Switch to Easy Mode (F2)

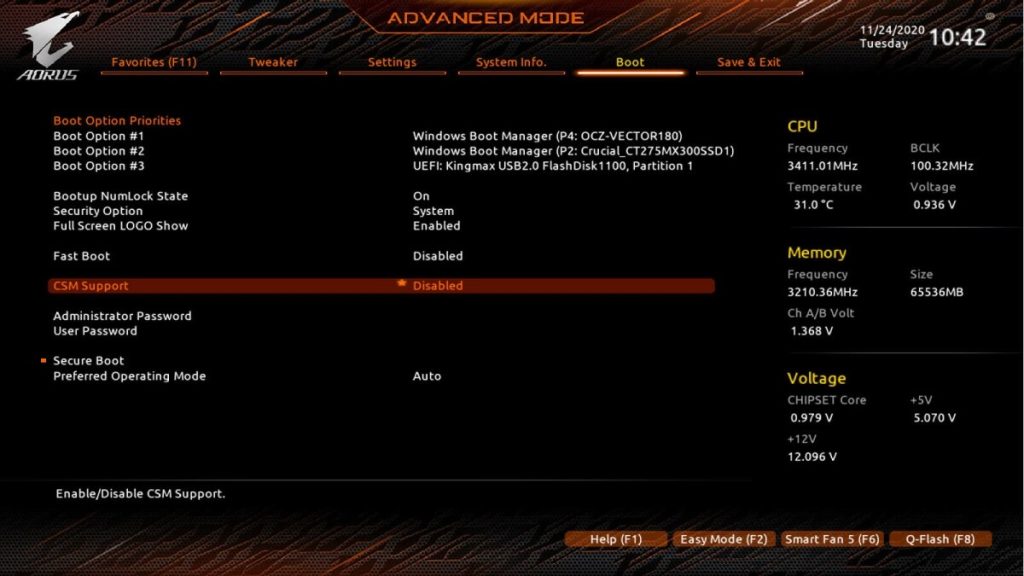click(723, 539)
